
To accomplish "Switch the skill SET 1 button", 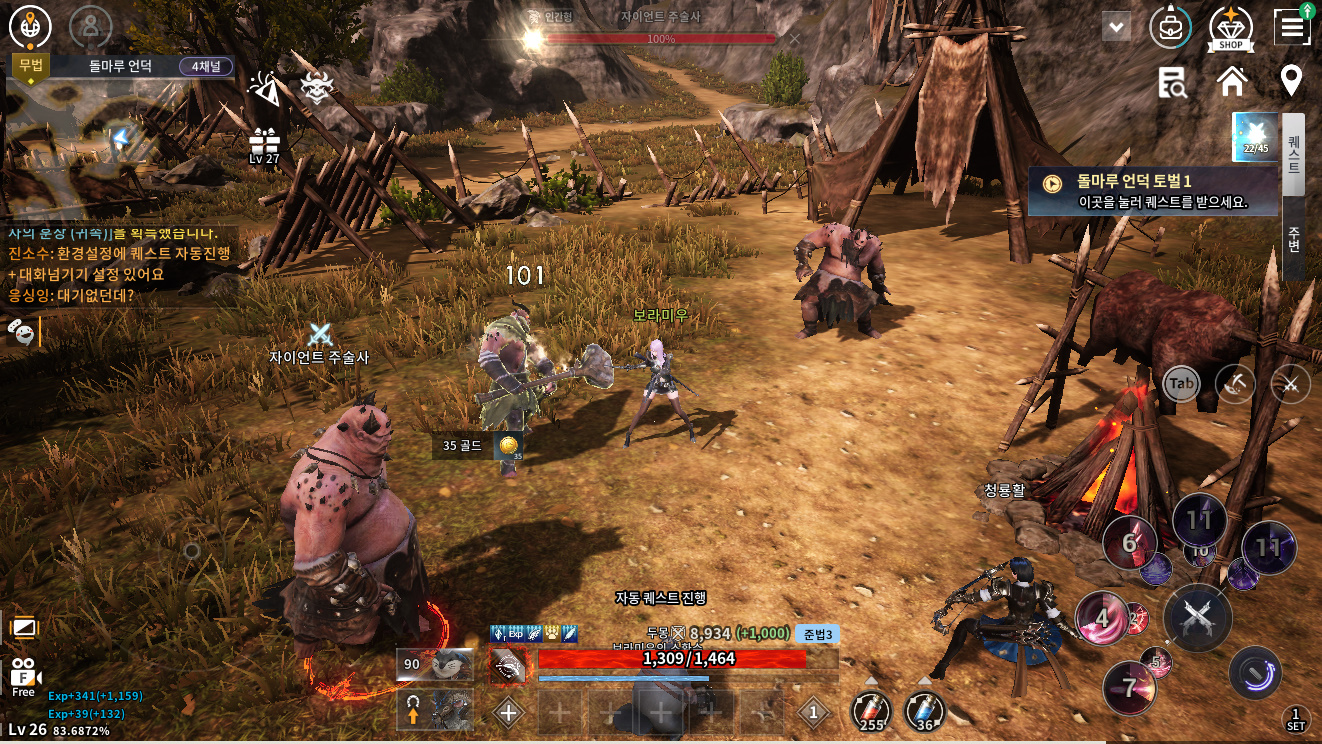I will (1296, 718).
